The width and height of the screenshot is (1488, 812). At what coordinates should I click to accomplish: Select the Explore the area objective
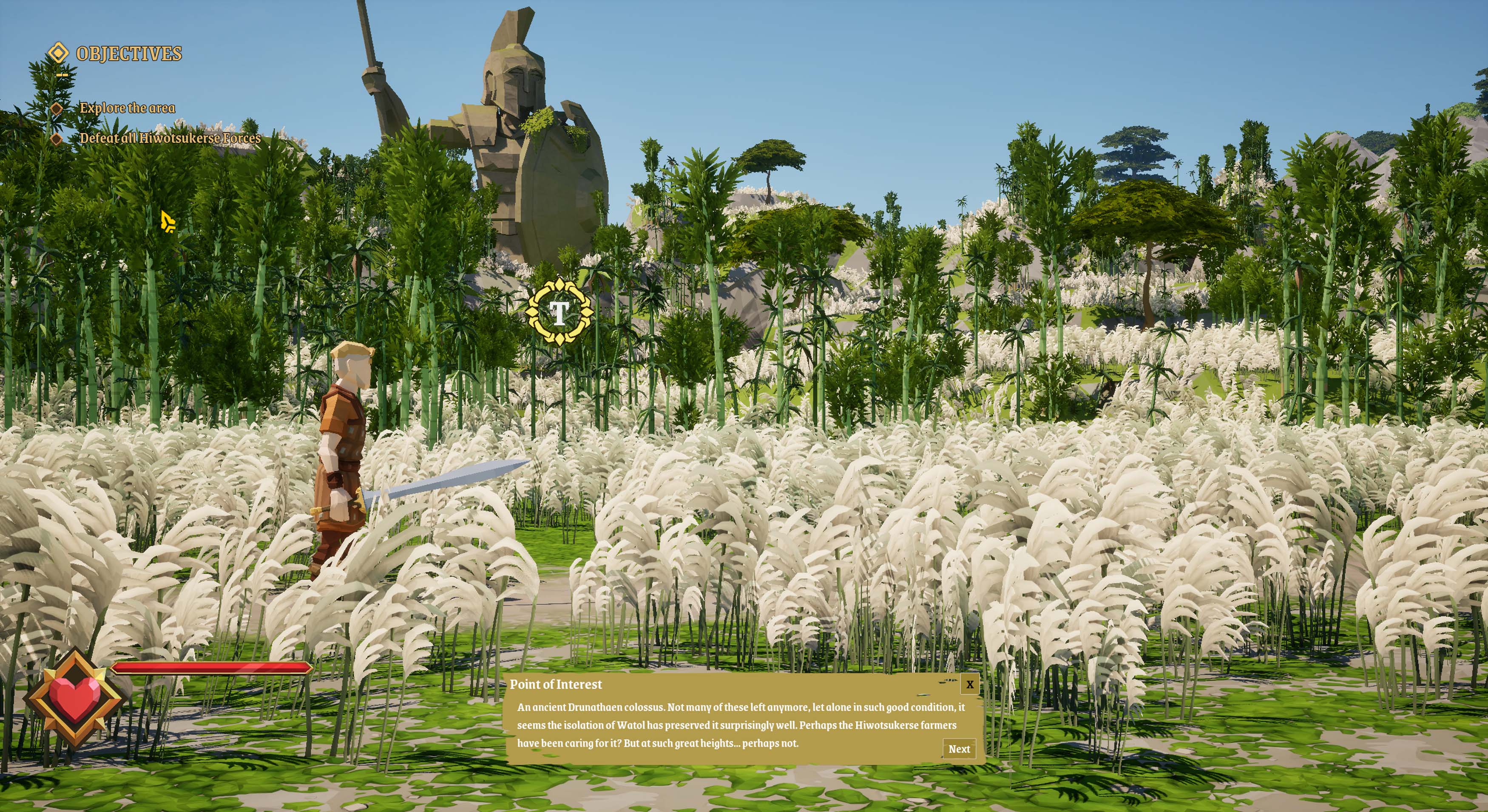(127, 108)
